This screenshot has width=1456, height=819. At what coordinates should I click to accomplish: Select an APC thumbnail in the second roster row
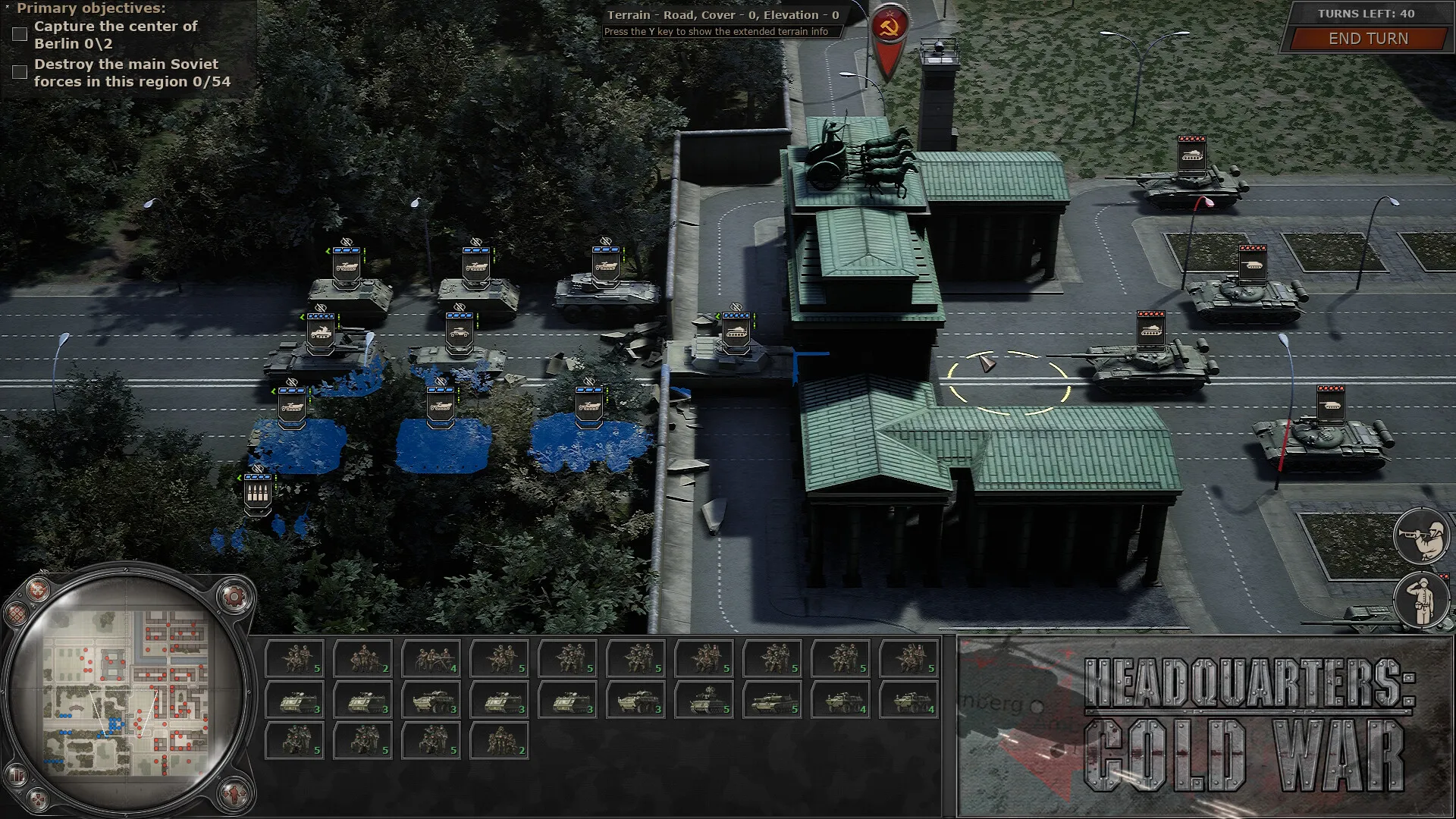[x=296, y=701]
